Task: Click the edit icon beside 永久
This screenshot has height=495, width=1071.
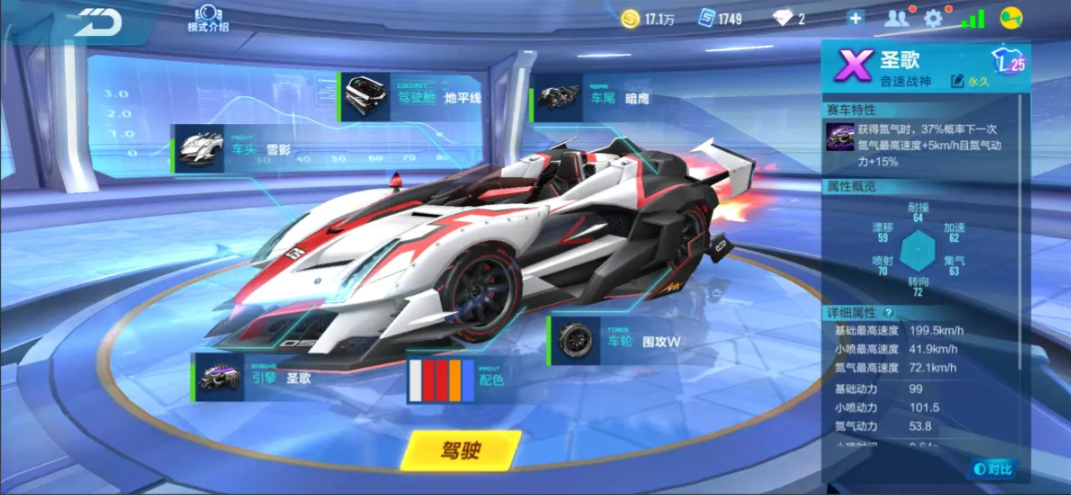Action: (x=958, y=81)
